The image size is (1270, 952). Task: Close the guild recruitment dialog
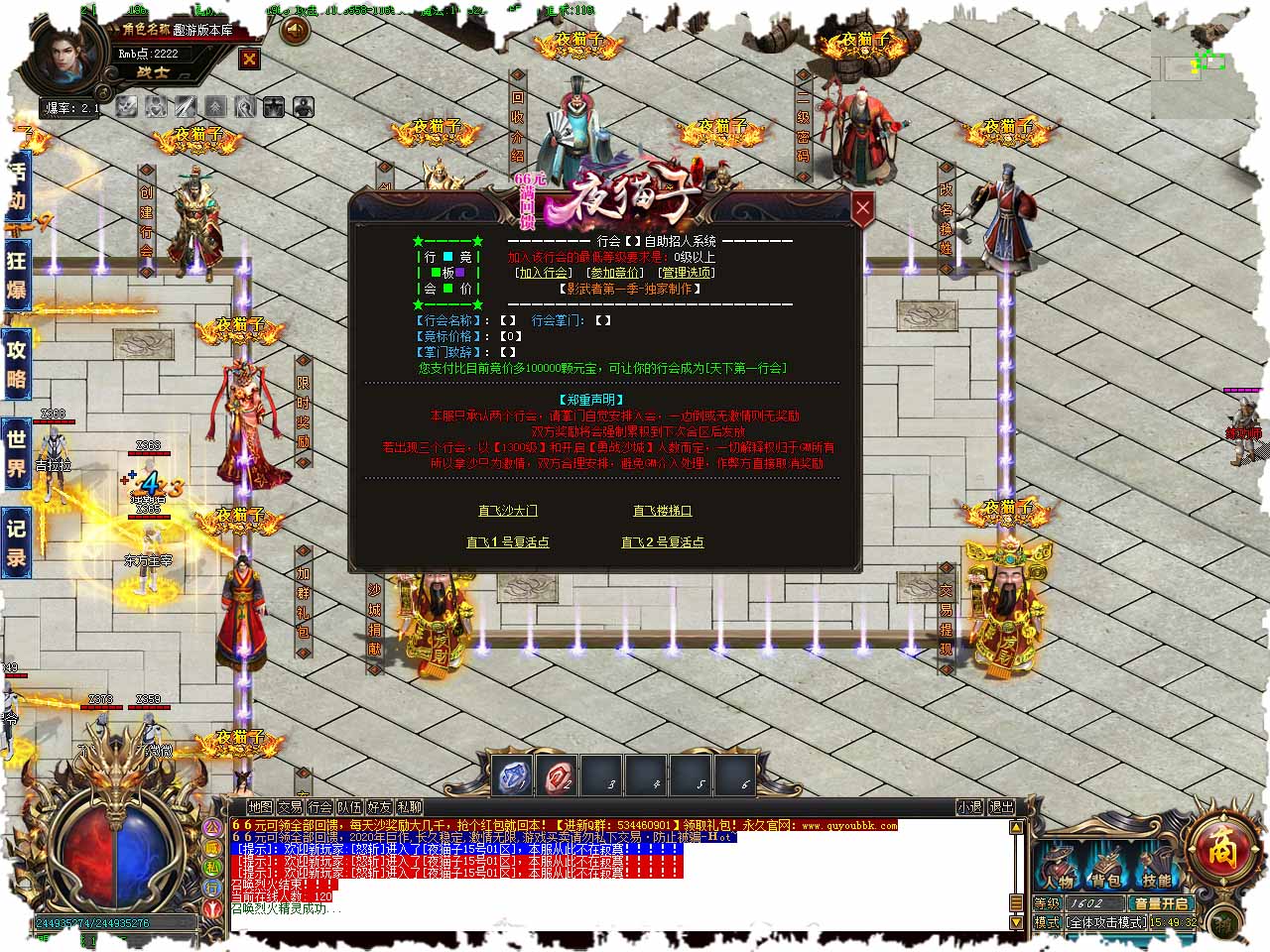click(x=862, y=207)
